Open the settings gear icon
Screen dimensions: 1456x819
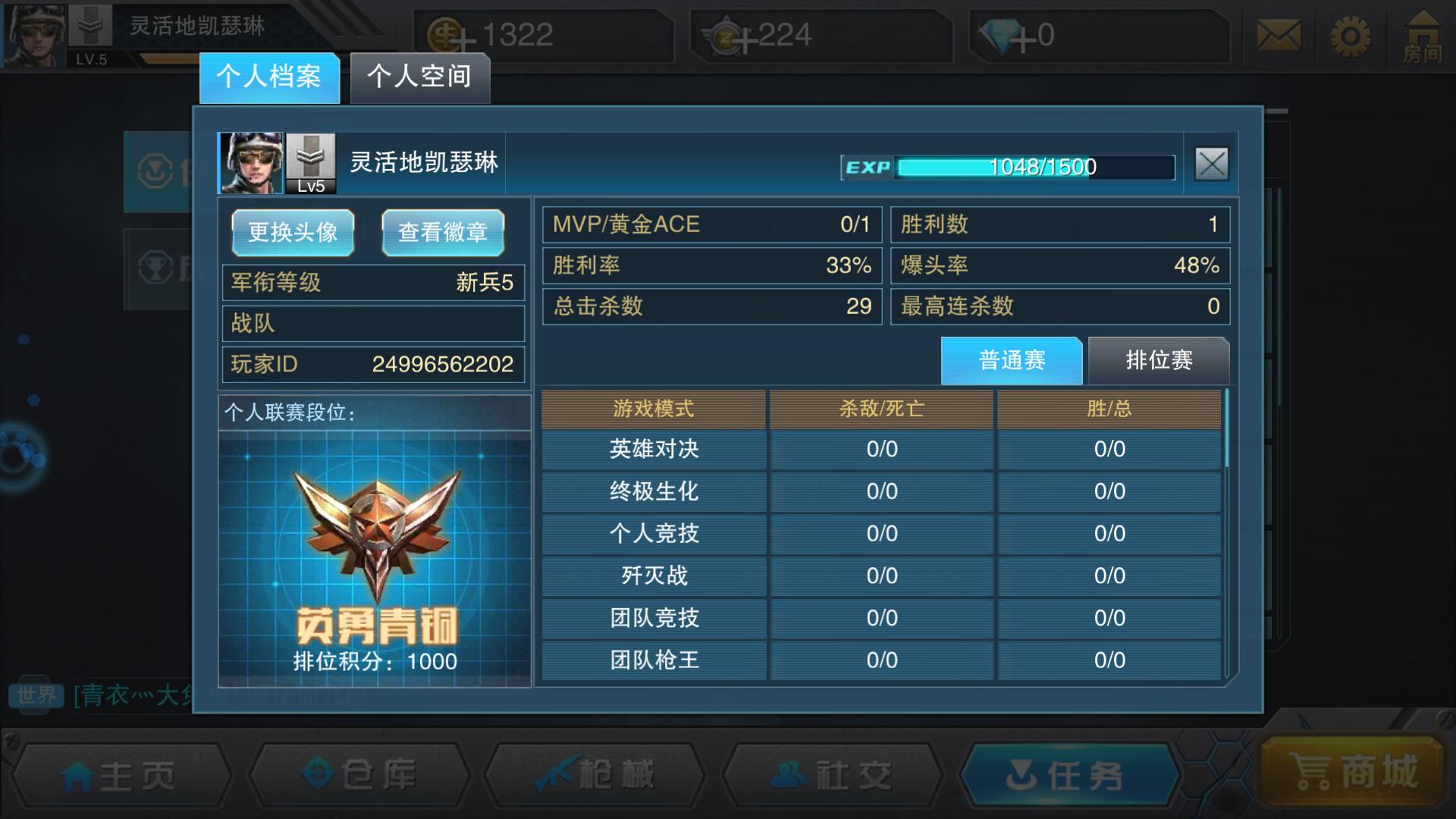1351,36
